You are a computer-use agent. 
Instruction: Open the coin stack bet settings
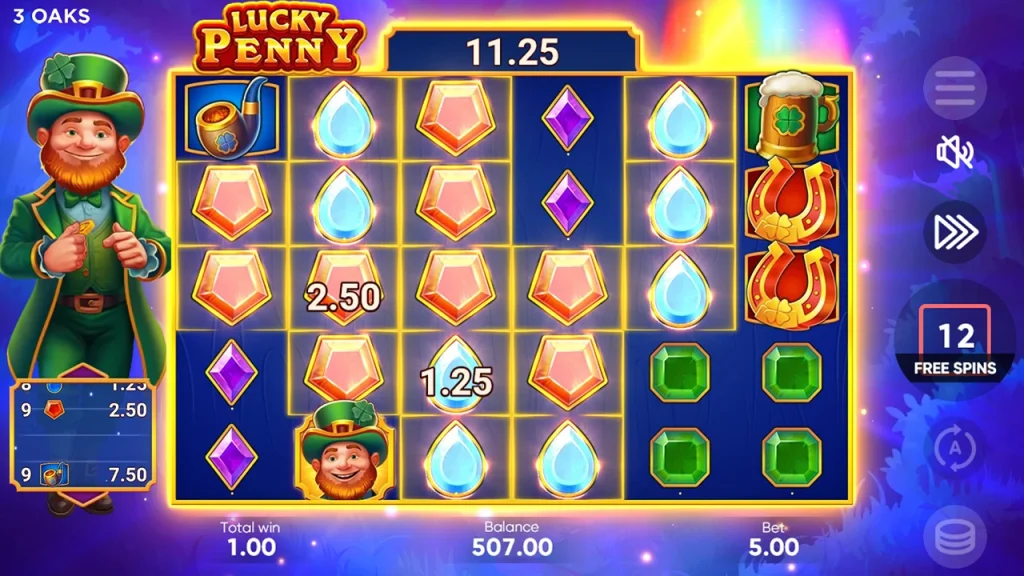coord(954,538)
